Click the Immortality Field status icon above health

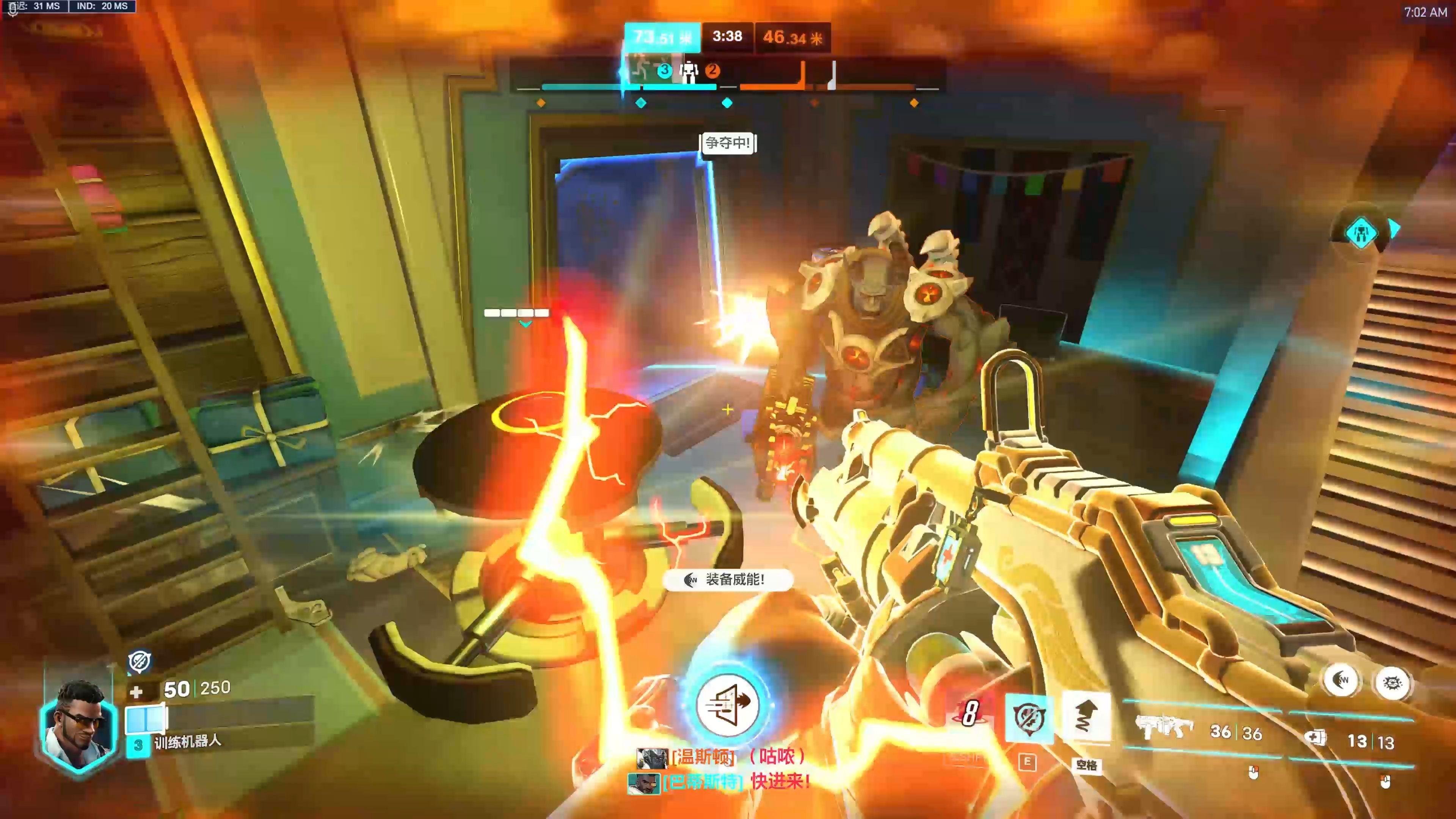pos(139,661)
